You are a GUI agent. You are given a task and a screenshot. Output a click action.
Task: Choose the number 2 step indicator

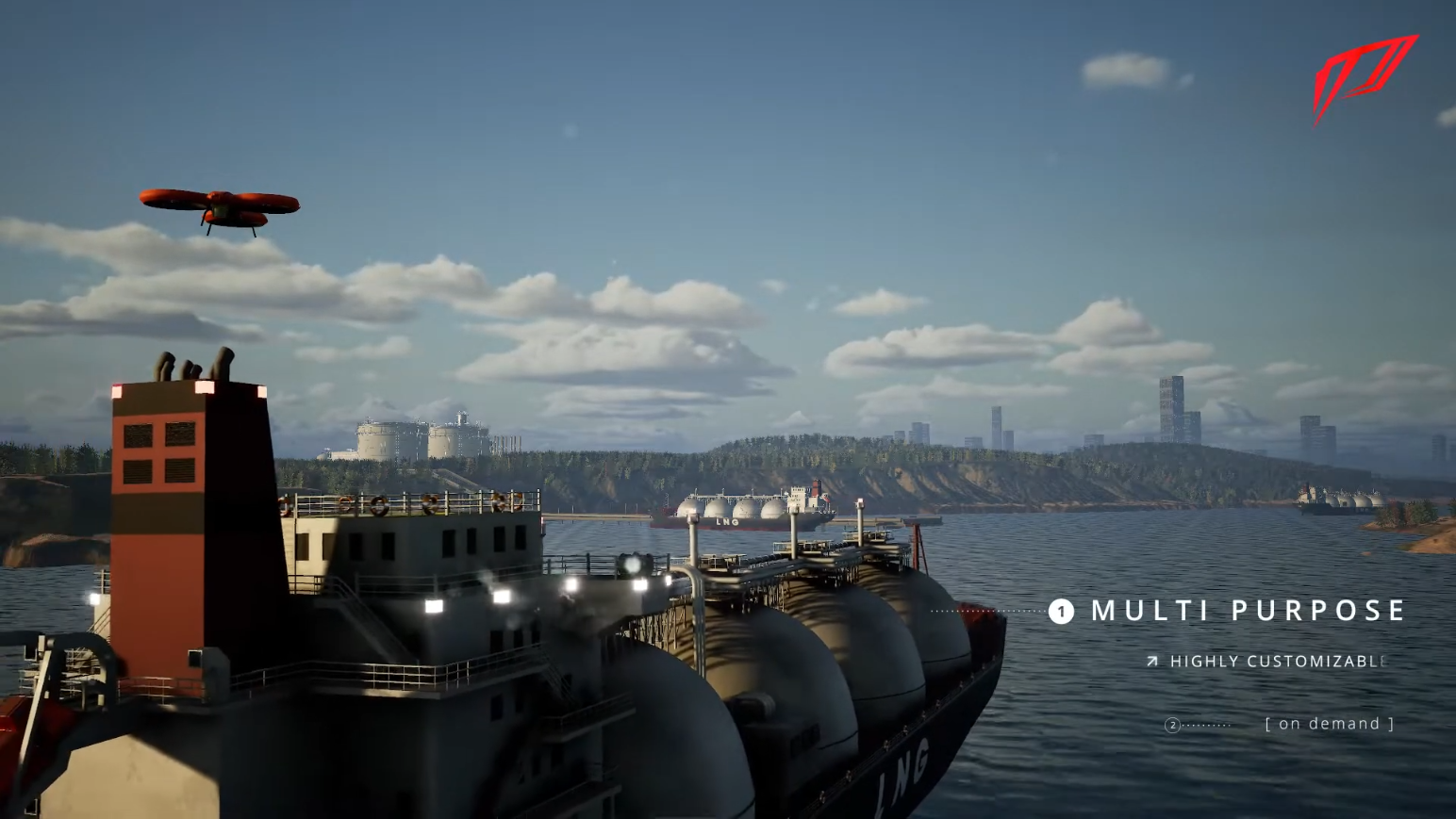click(1173, 725)
